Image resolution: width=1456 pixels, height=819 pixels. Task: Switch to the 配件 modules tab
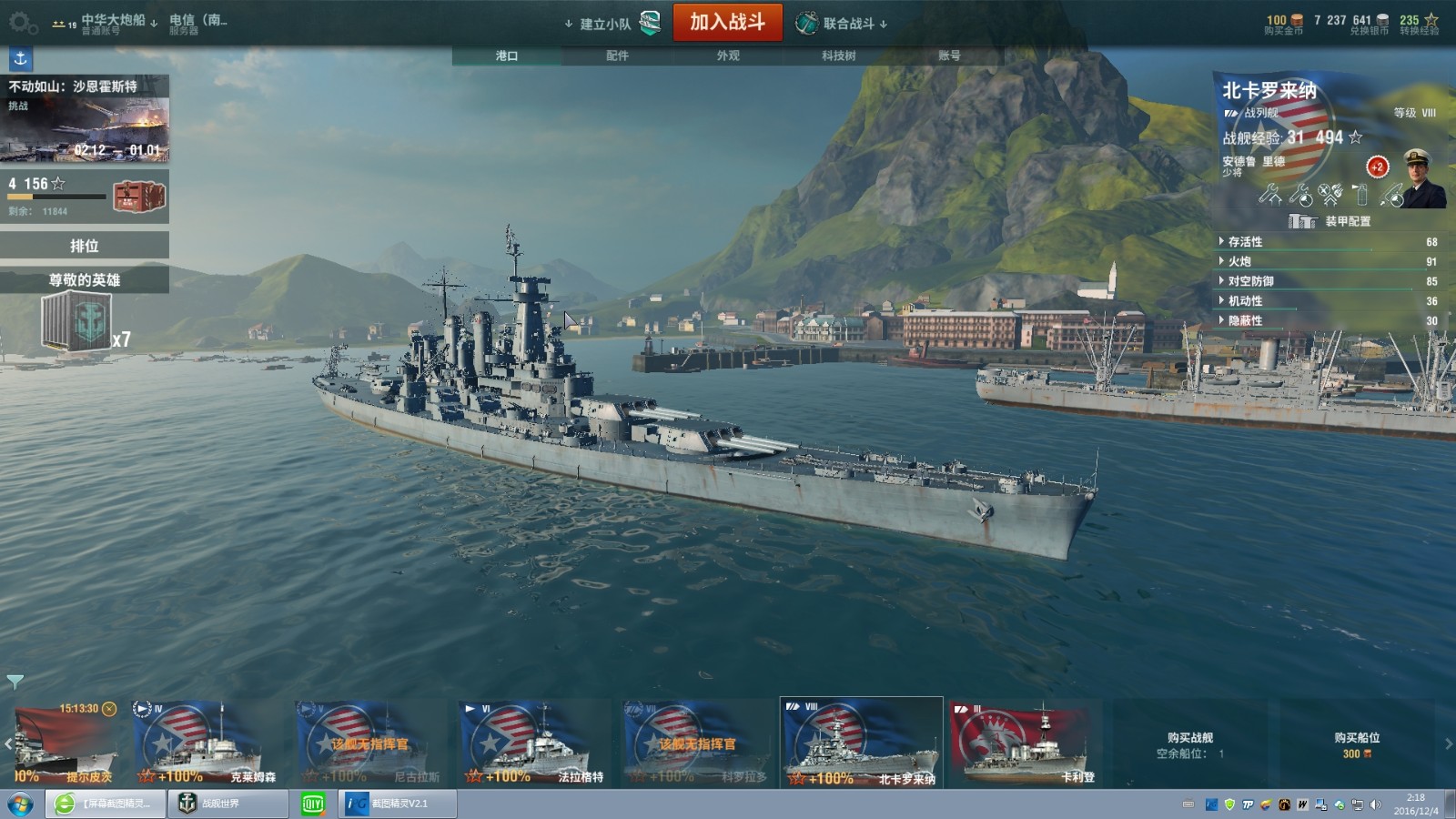point(617,56)
